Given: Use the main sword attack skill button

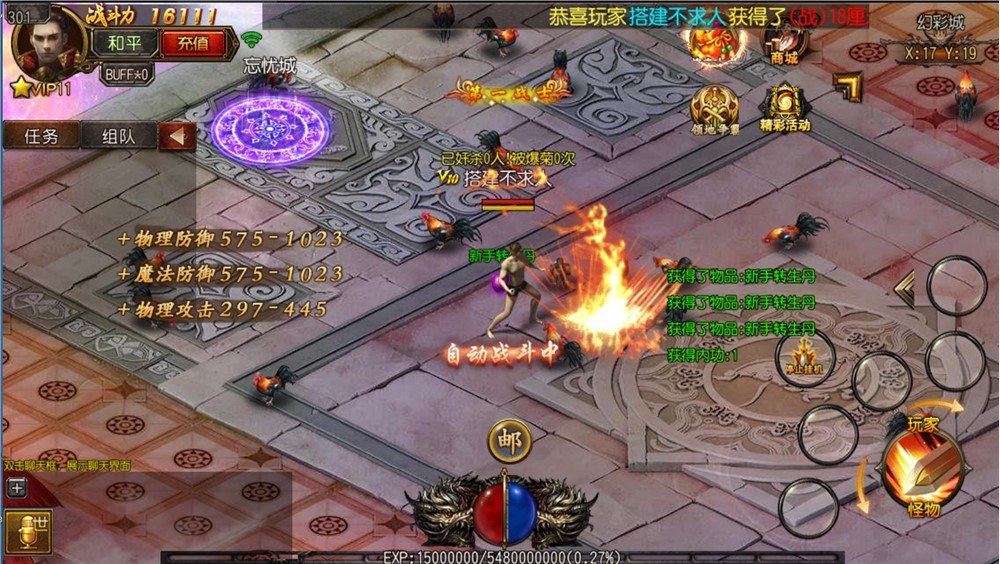Looking at the screenshot, I should pos(922,464).
